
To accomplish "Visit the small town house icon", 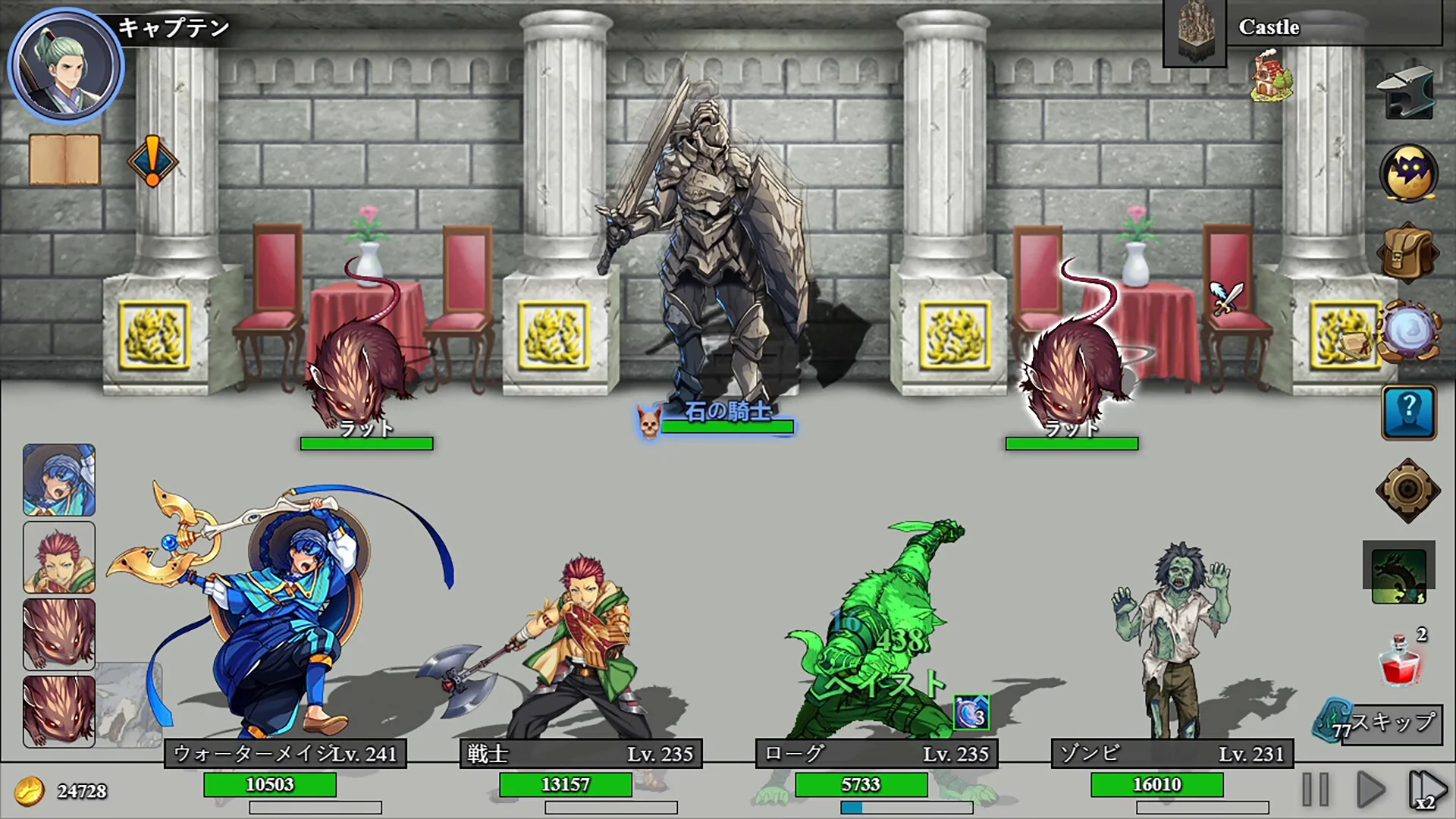I will pos(1272,76).
